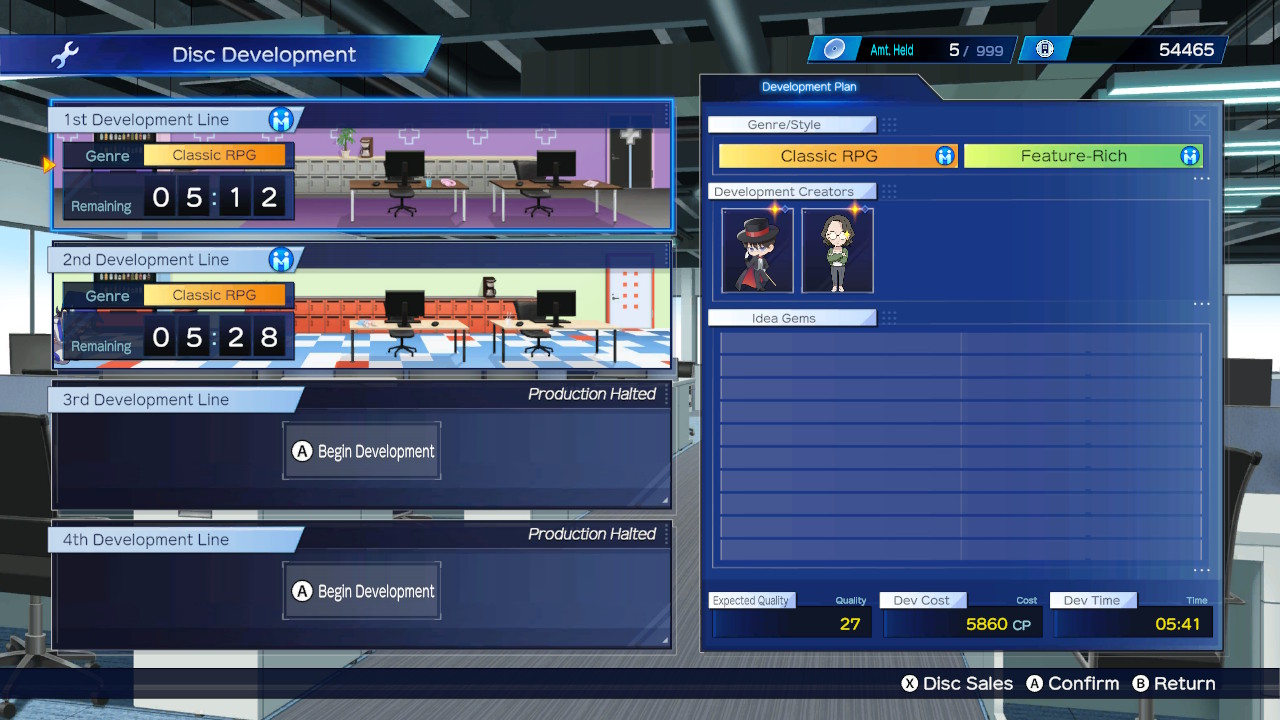Select the disc icon beside Amt. Held counter

834,47
